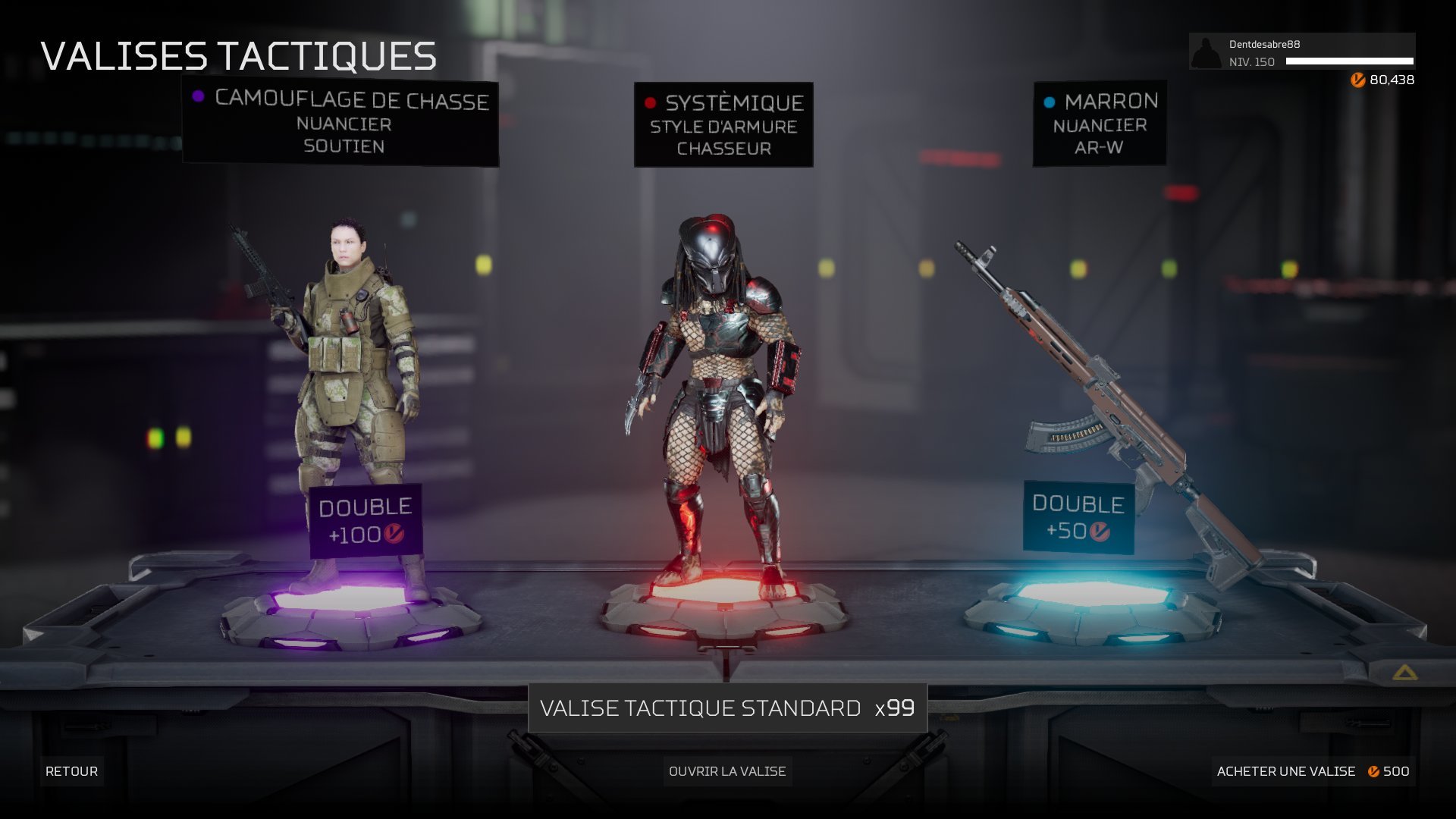The height and width of the screenshot is (819, 1456).
Task: Select the Camouflage de Chasse reward card
Action: (340, 123)
